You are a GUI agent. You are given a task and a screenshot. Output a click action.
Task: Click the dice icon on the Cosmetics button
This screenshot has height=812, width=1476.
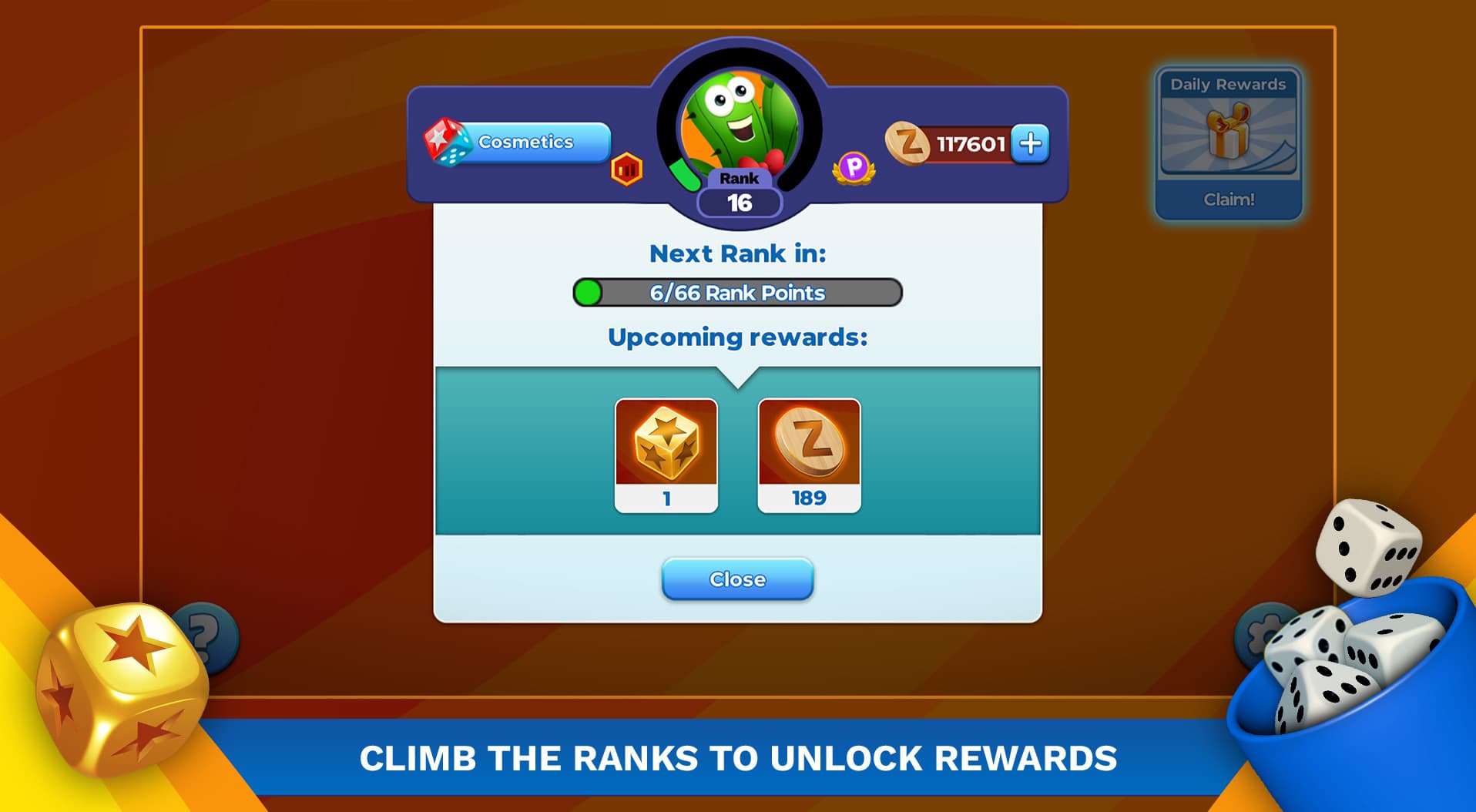(447, 142)
